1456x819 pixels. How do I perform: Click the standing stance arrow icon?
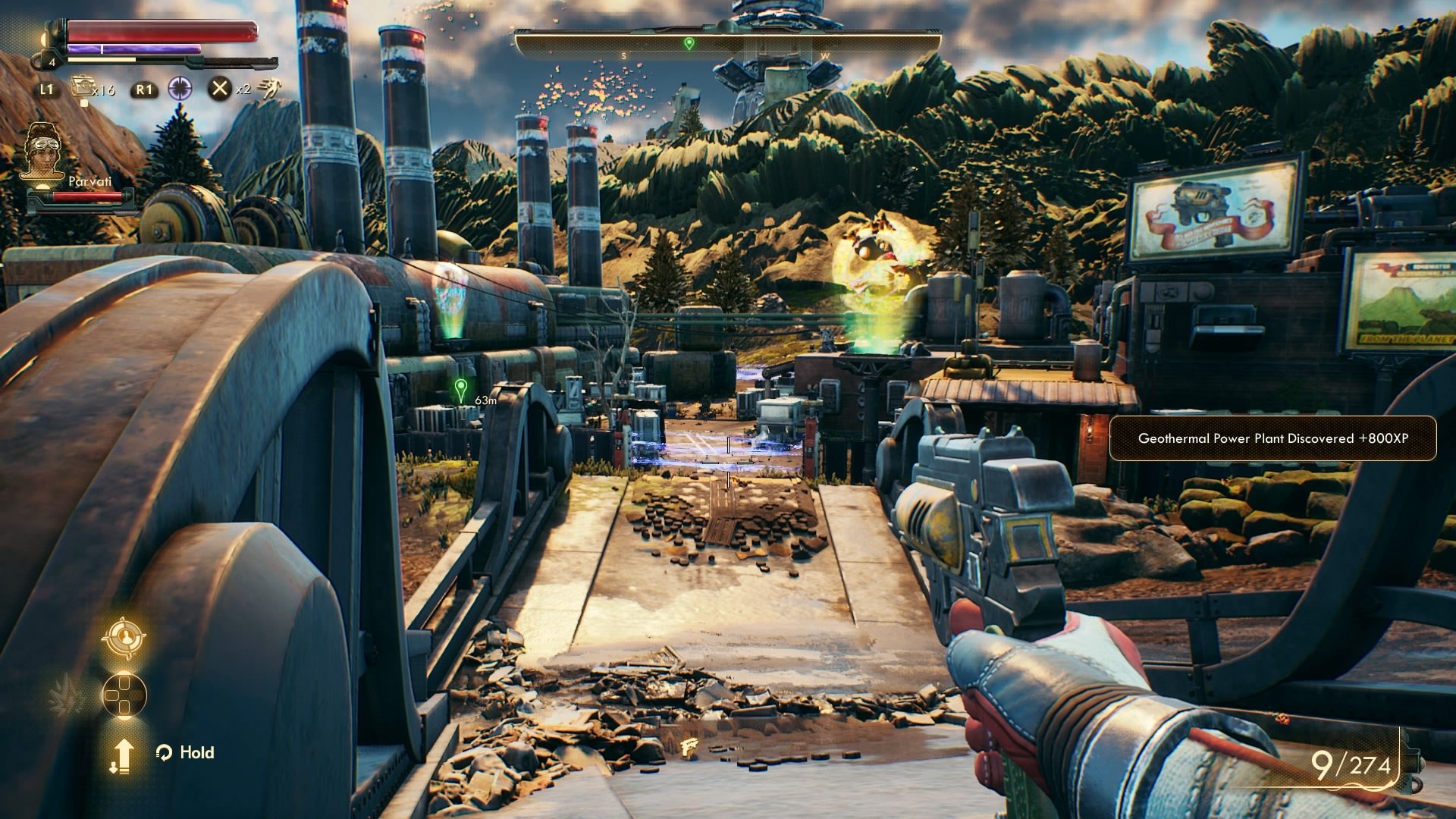coord(122,754)
